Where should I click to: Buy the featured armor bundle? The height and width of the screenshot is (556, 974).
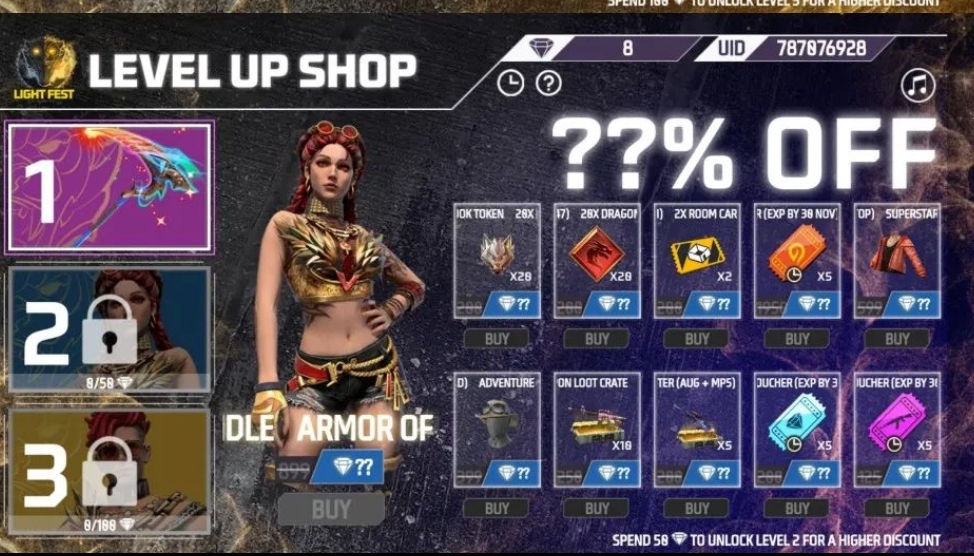click(331, 508)
